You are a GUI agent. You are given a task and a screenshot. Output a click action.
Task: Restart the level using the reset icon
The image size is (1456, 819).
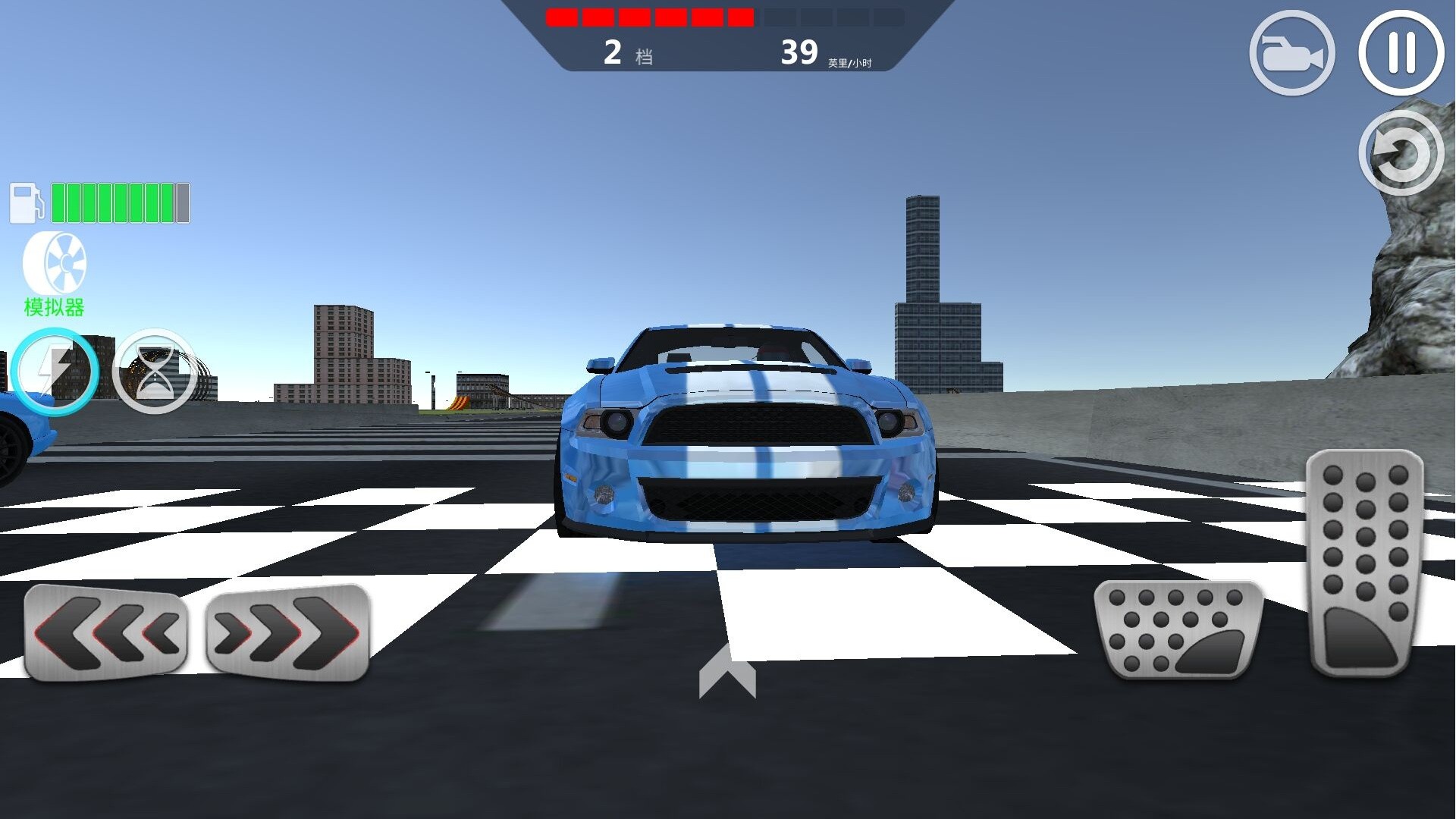[1401, 152]
